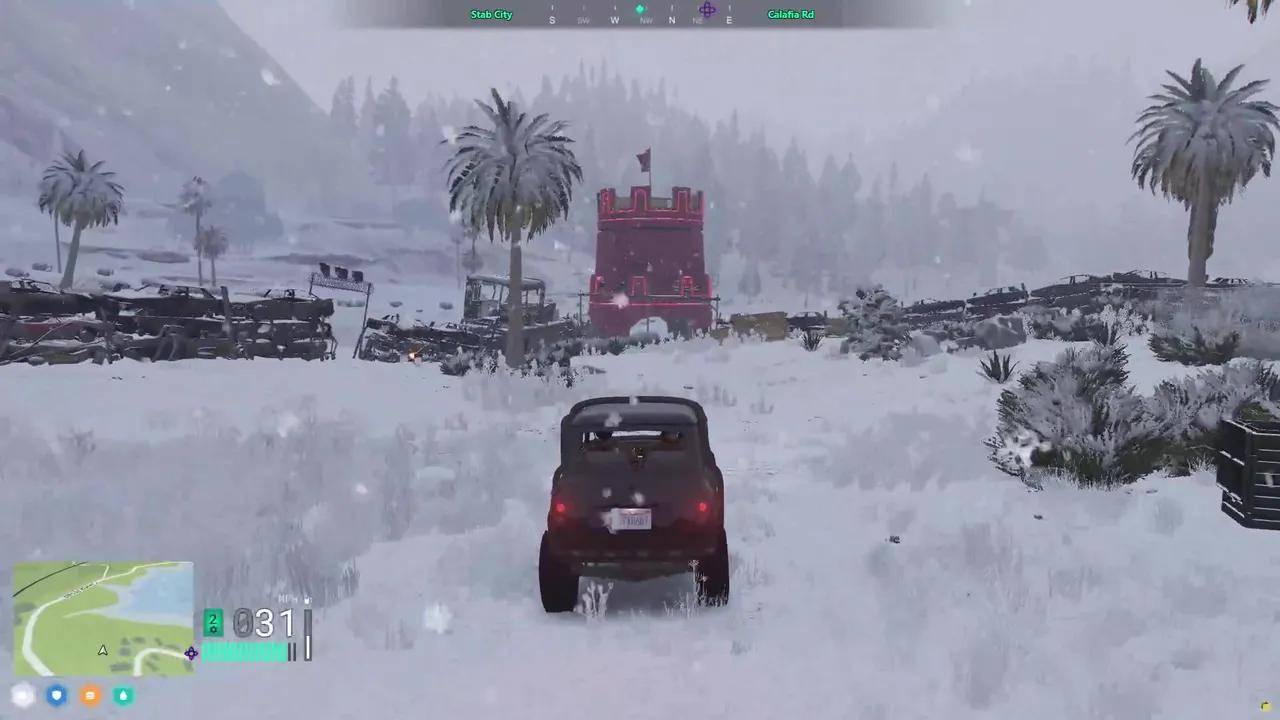Click the Calafia Rd street label

pyautogui.click(x=790, y=14)
